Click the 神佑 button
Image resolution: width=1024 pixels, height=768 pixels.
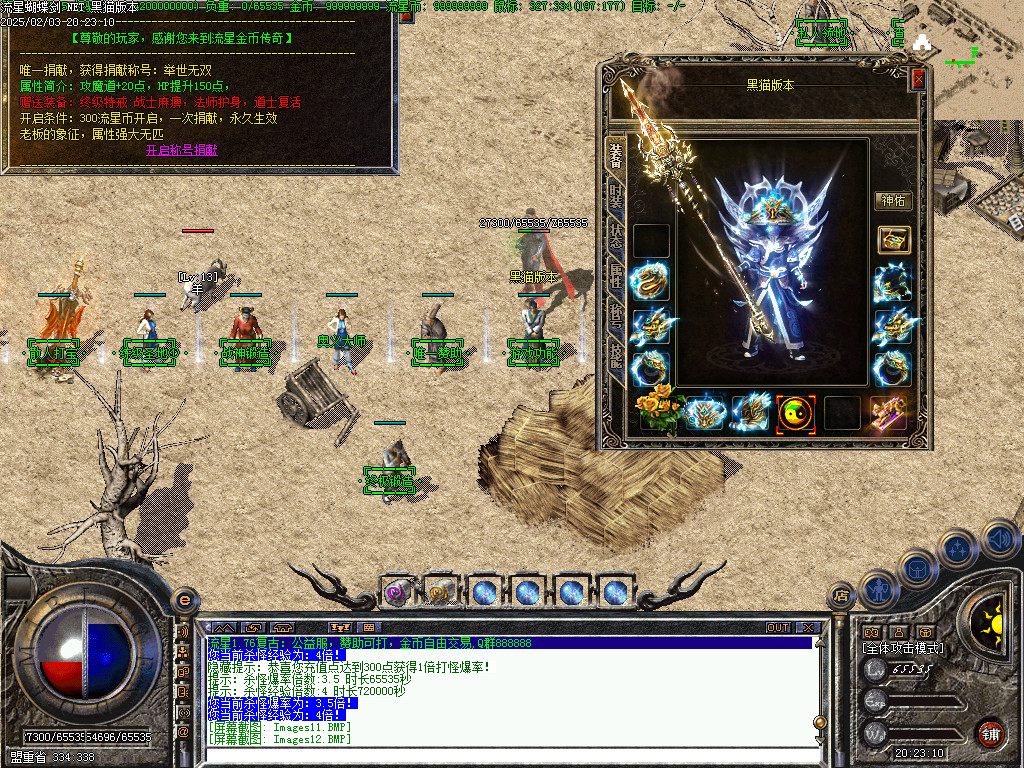coord(893,201)
